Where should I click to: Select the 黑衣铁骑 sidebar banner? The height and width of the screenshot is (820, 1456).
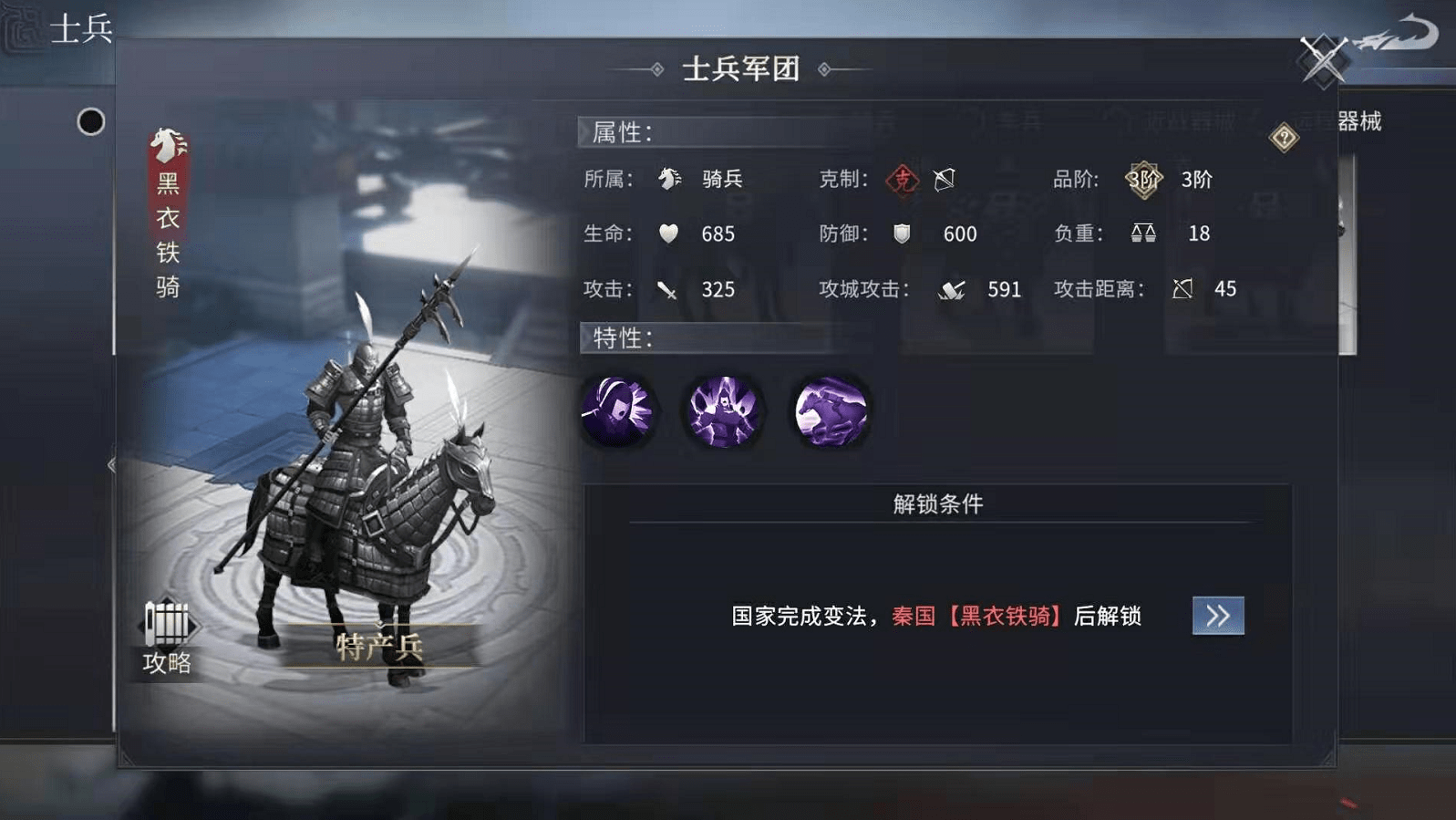click(165, 219)
